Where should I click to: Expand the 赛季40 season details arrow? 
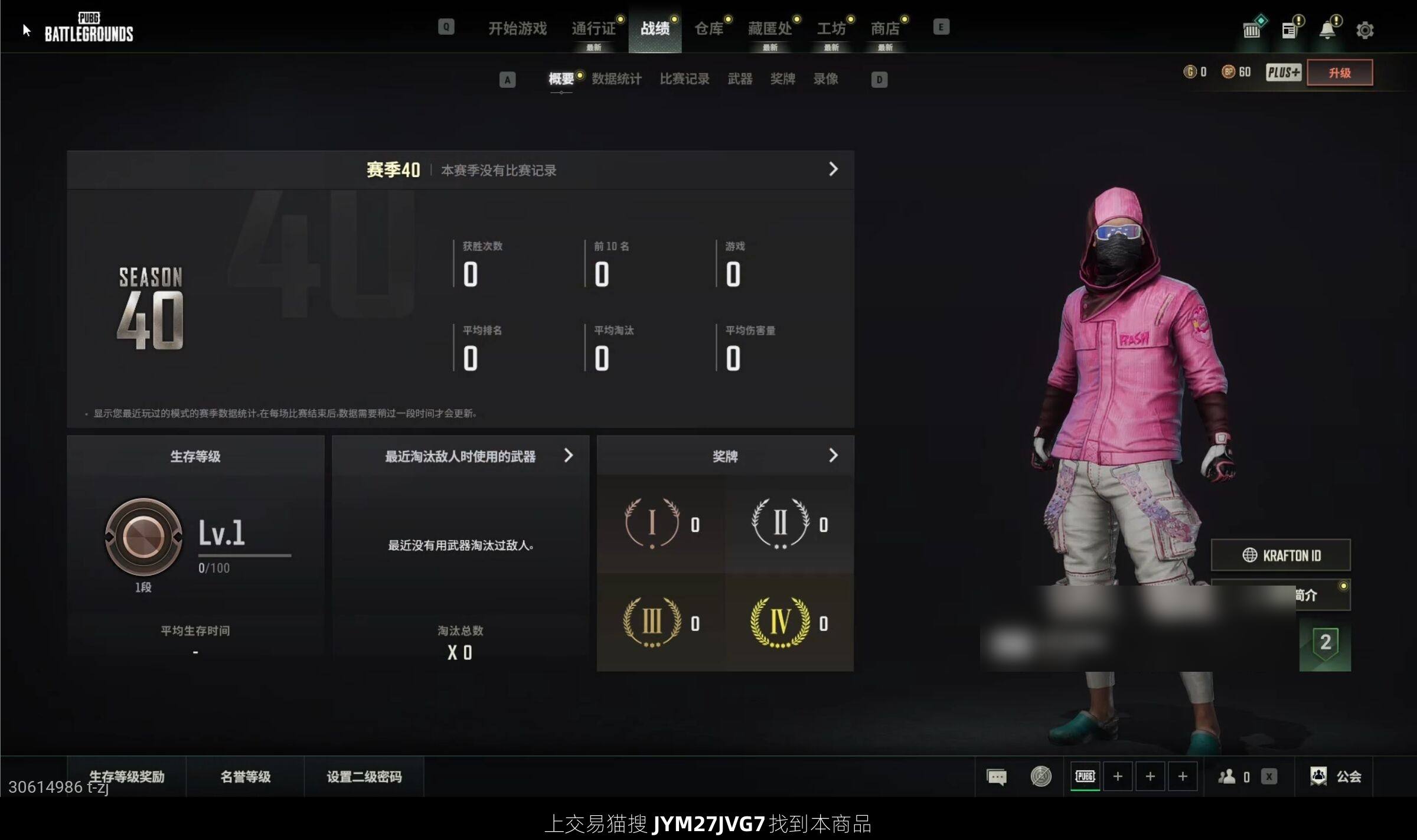click(833, 169)
